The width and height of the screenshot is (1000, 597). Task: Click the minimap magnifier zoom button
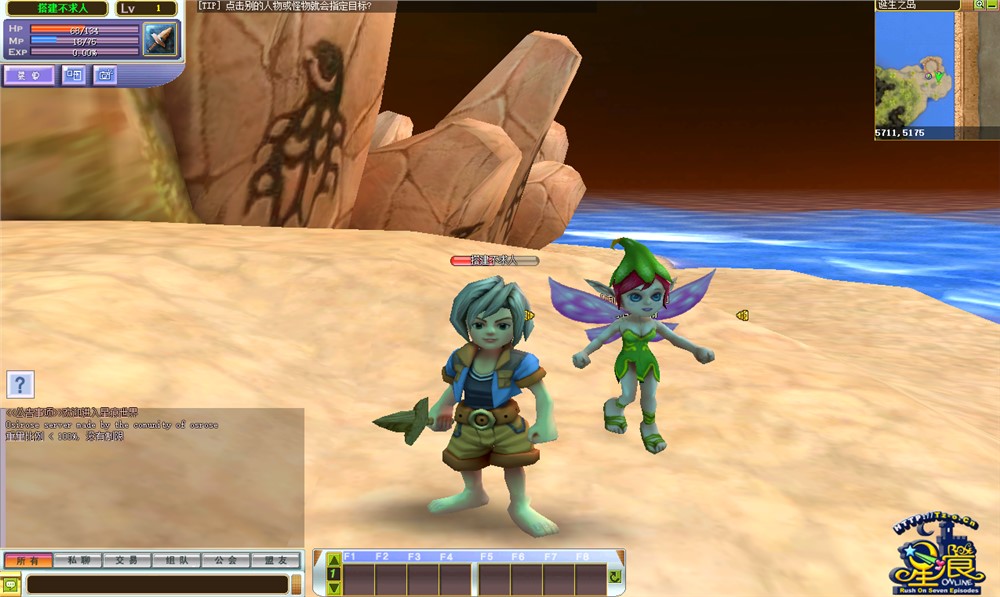(x=979, y=5)
